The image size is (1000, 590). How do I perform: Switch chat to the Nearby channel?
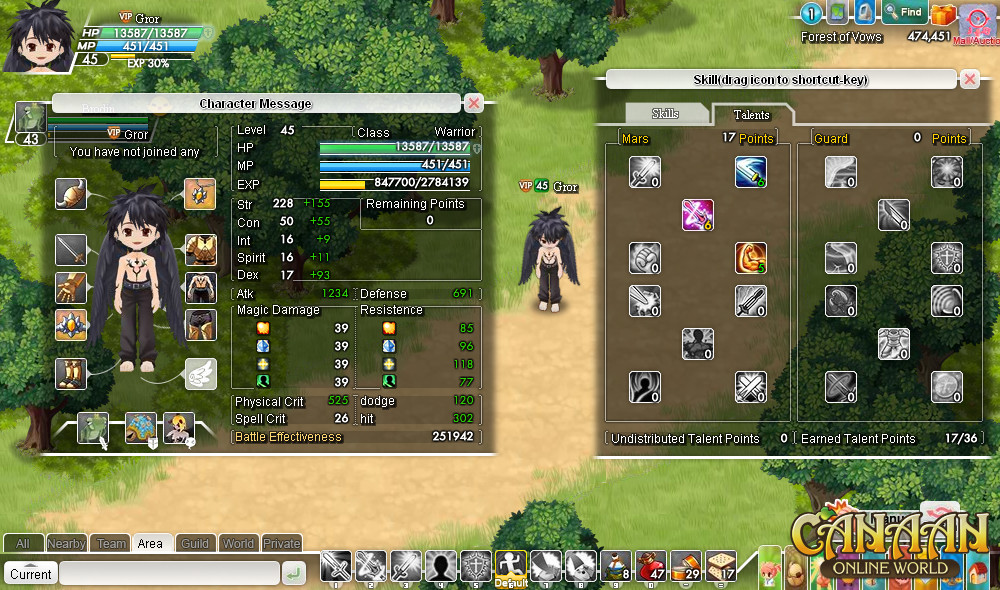point(66,544)
